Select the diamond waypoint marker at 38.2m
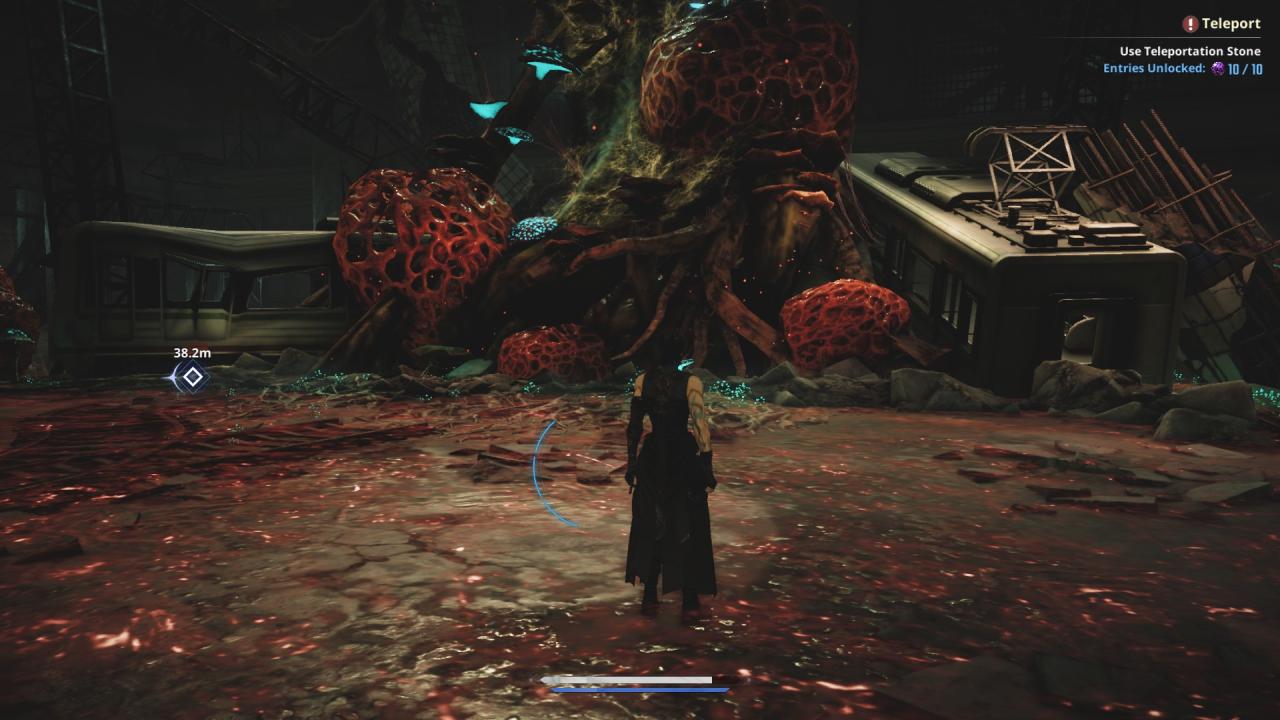 pyautogui.click(x=191, y=377)
